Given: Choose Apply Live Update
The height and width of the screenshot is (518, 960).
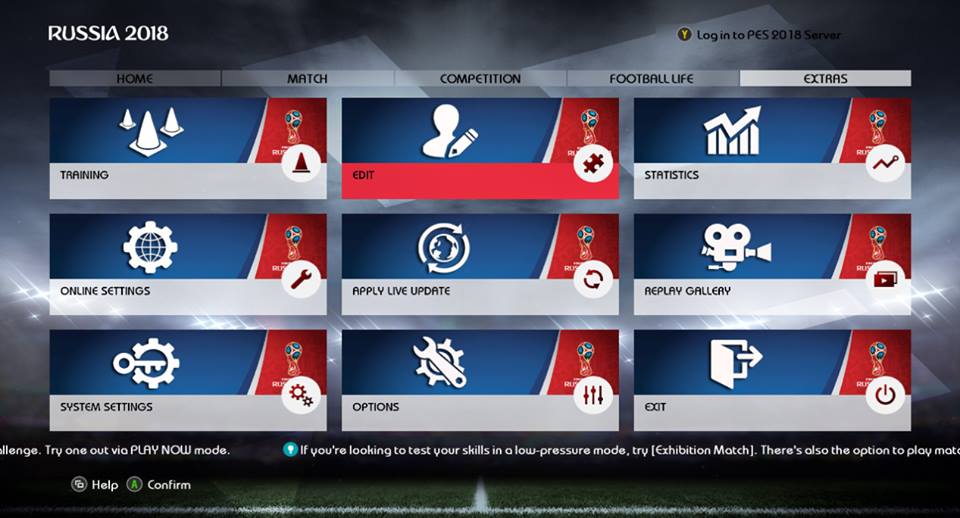Looking at the screenshot, I should point(480,263).
